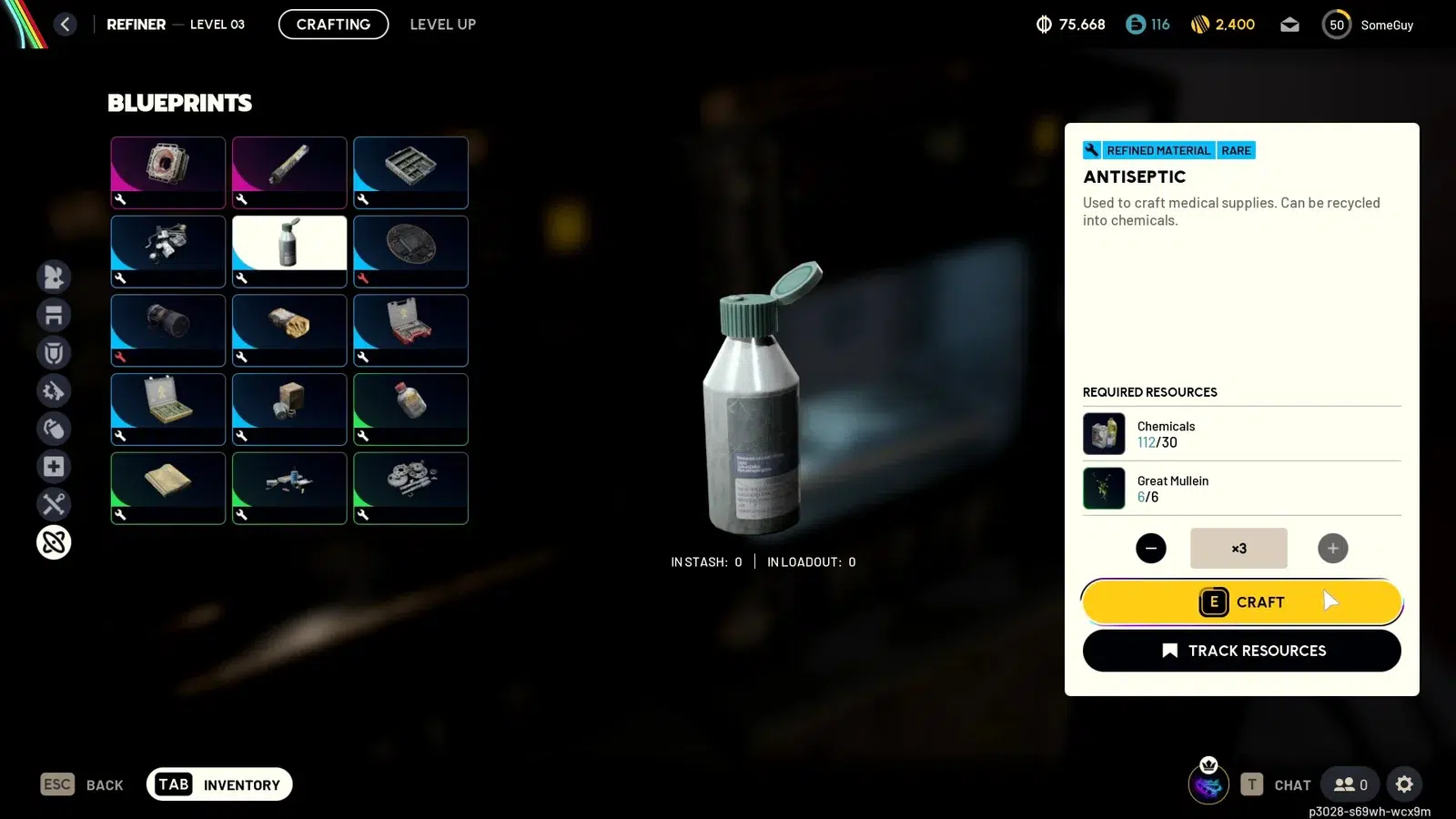Image resolution: width=1456 pixels, height=819 pixels.
Task: Select the red toolbox case blueprint
Action: pyautogui.click(x=410, y=330)
